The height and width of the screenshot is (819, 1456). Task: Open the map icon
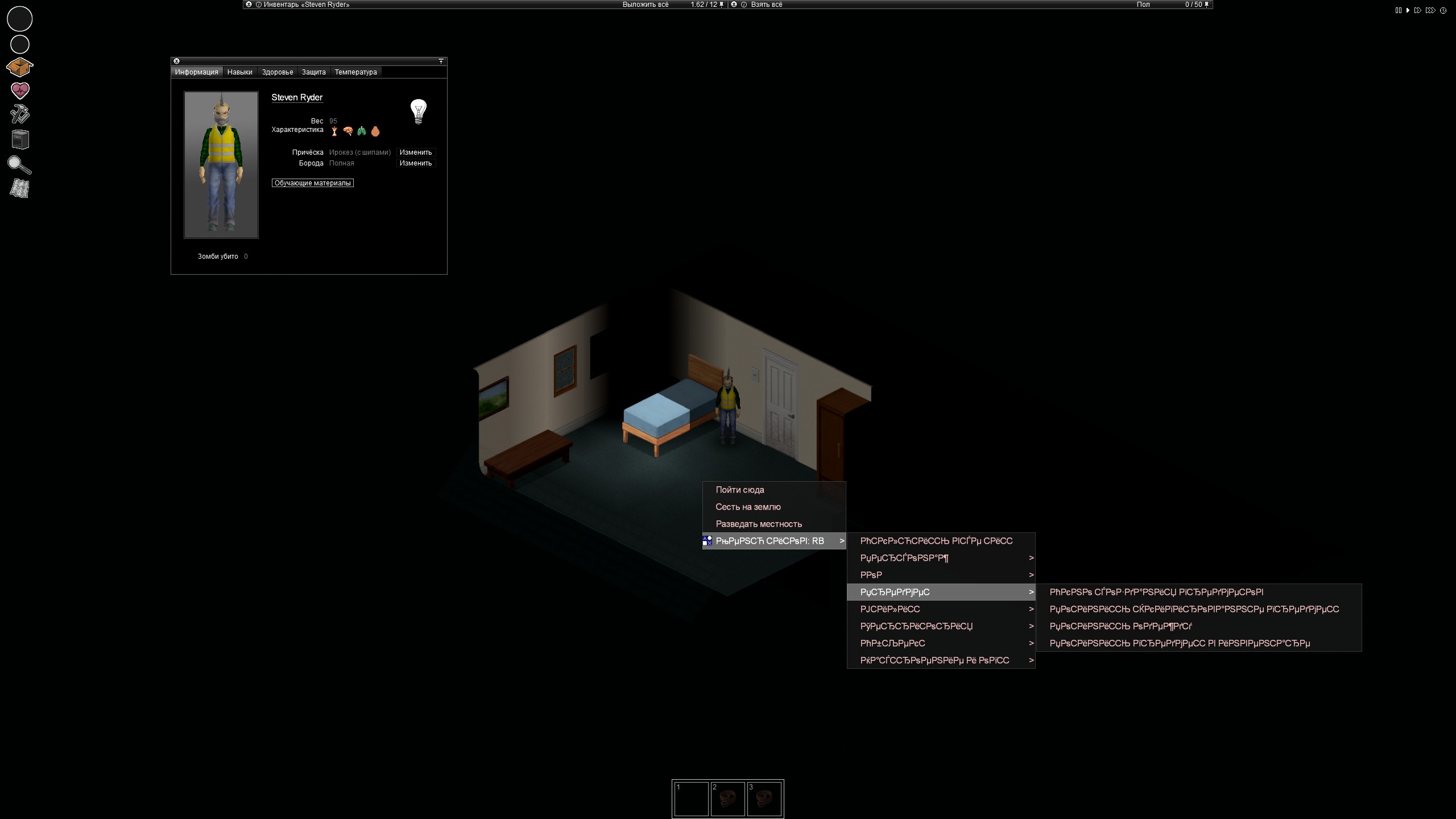[x=19, y=188]
